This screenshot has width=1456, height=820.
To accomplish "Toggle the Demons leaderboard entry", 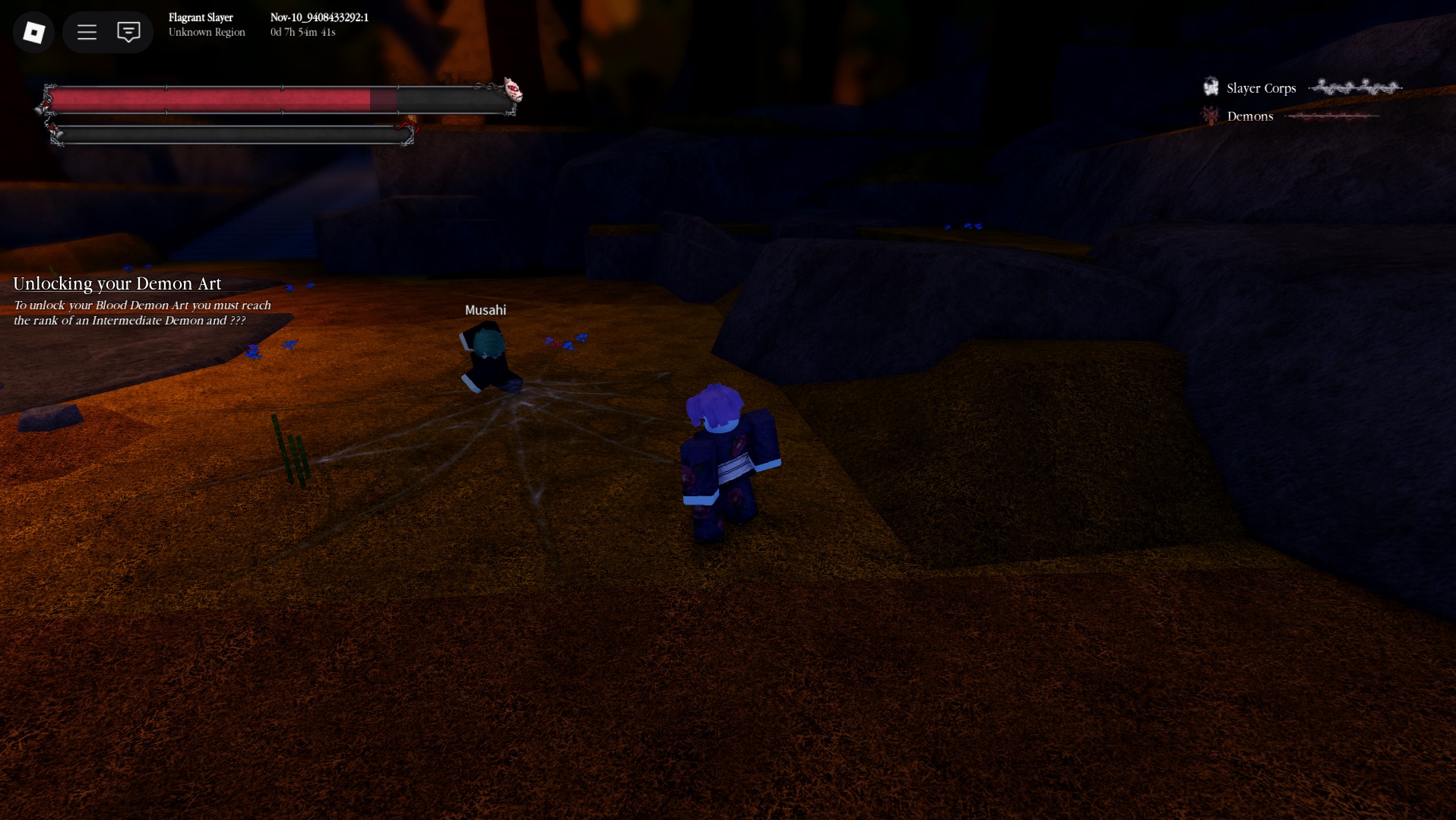I will (x=1250, y=116).
